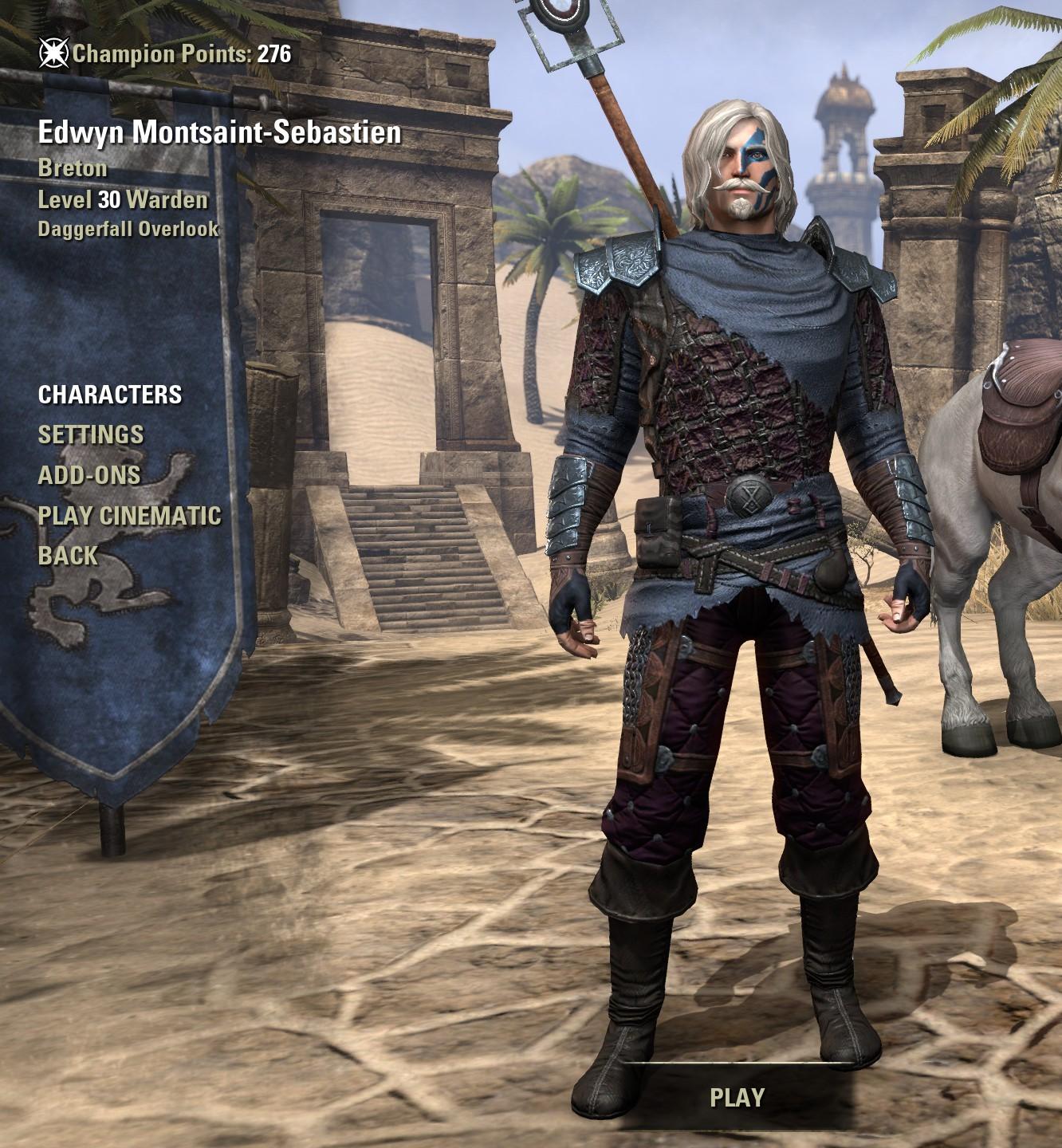Select PLAY CINEMATIC from the menu
Viewport: 1062px width, 1148px height.
point(130,516)
